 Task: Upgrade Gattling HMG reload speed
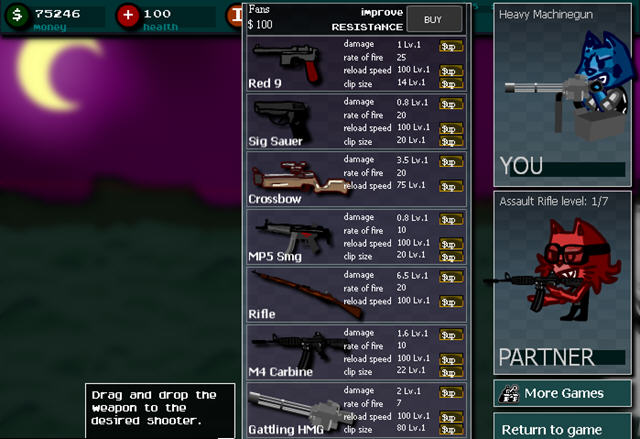(x=449, y=416)
